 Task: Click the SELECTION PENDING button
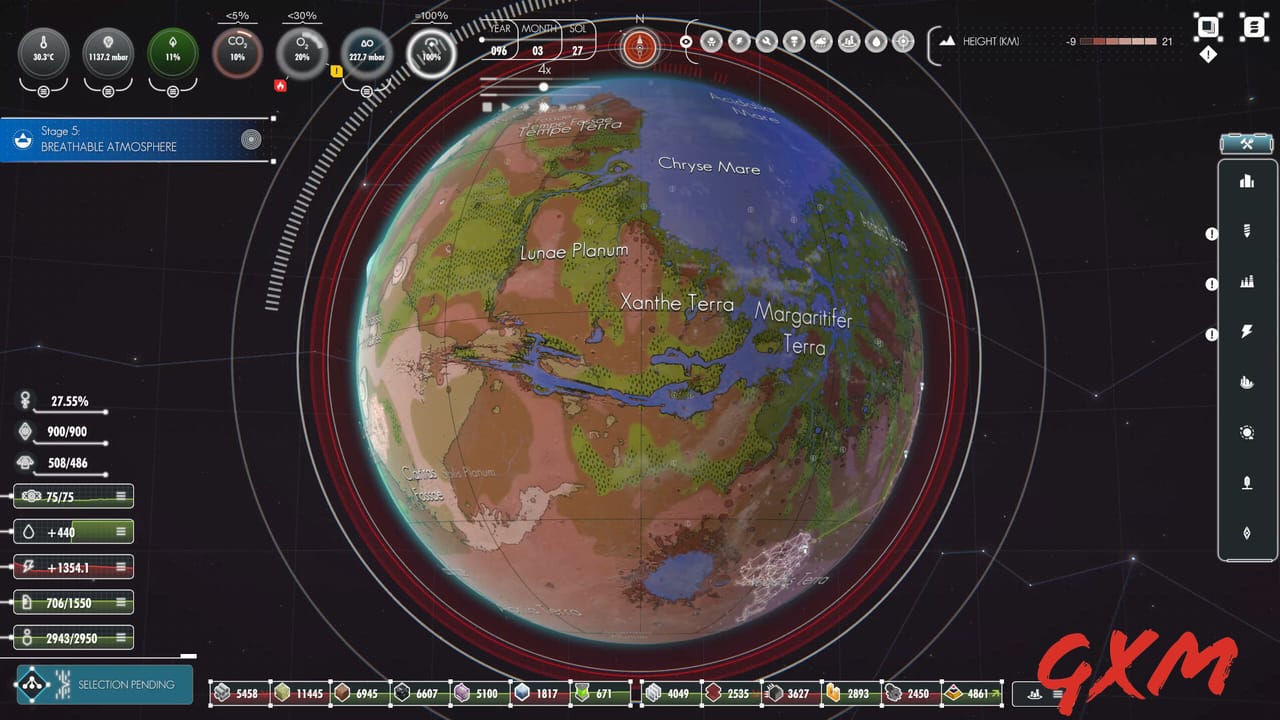[x=103, y=686]
